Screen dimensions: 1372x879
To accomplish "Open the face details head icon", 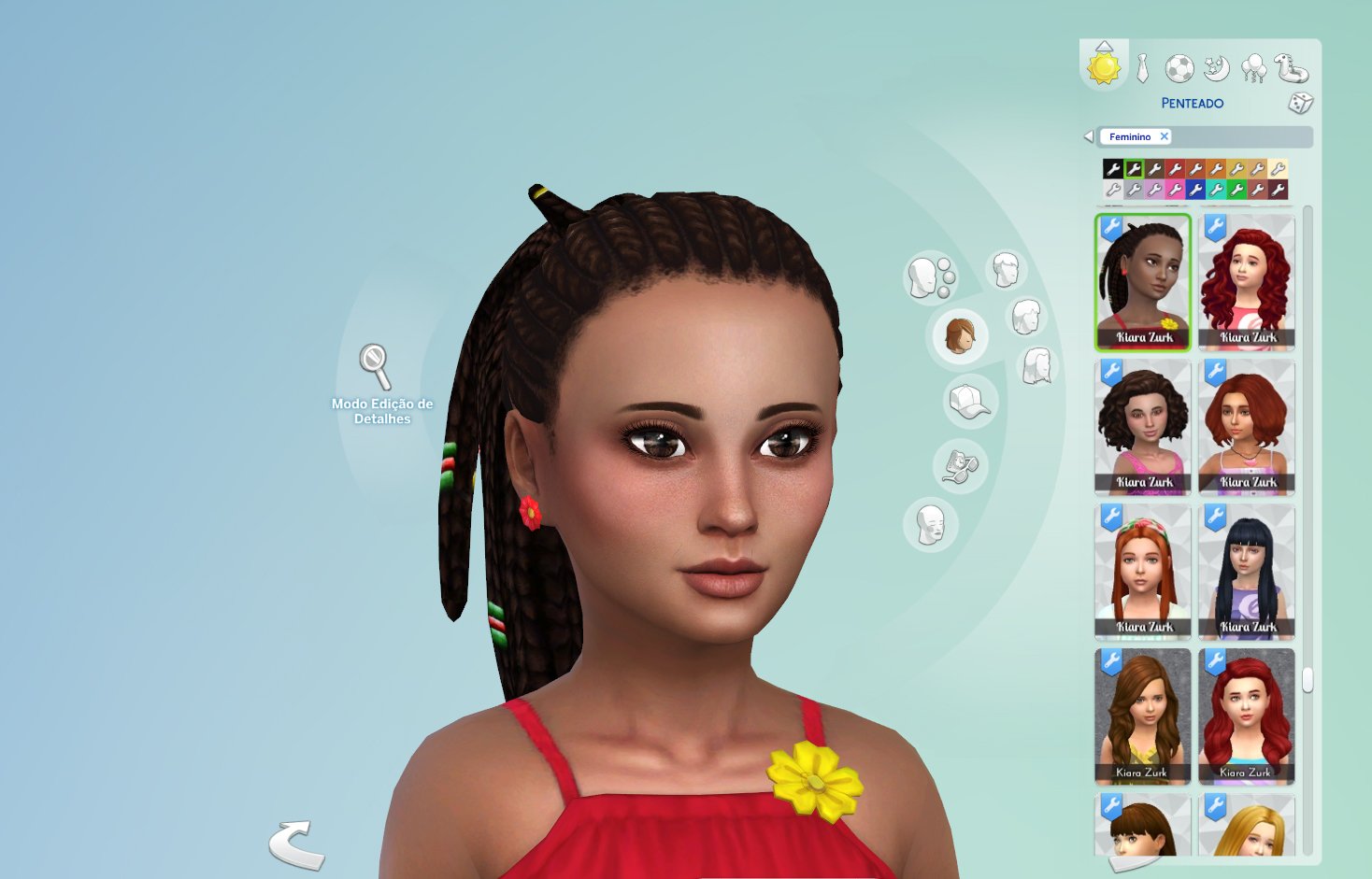I will 930,525.
